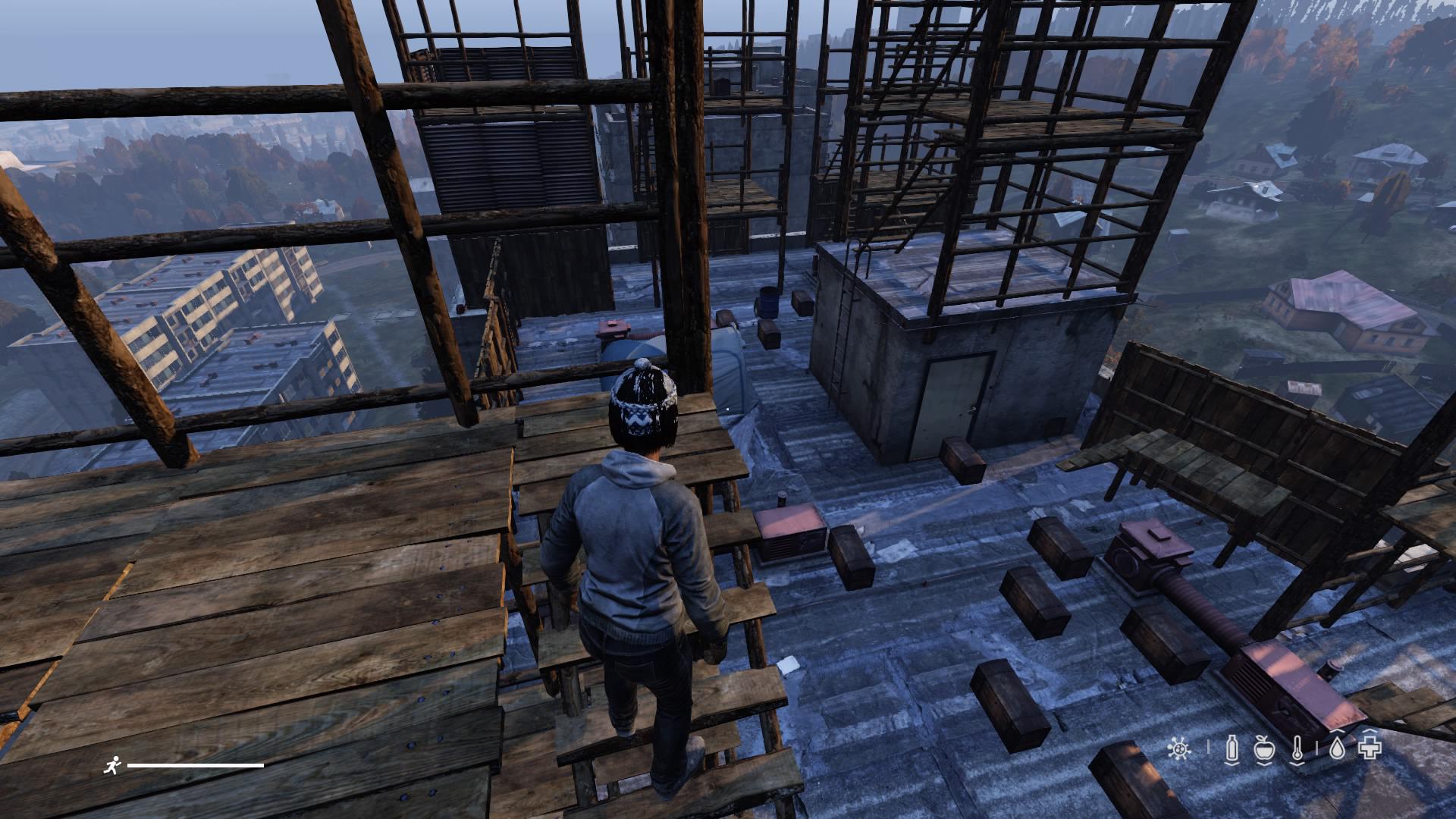Click the health cross icon

1370,750
